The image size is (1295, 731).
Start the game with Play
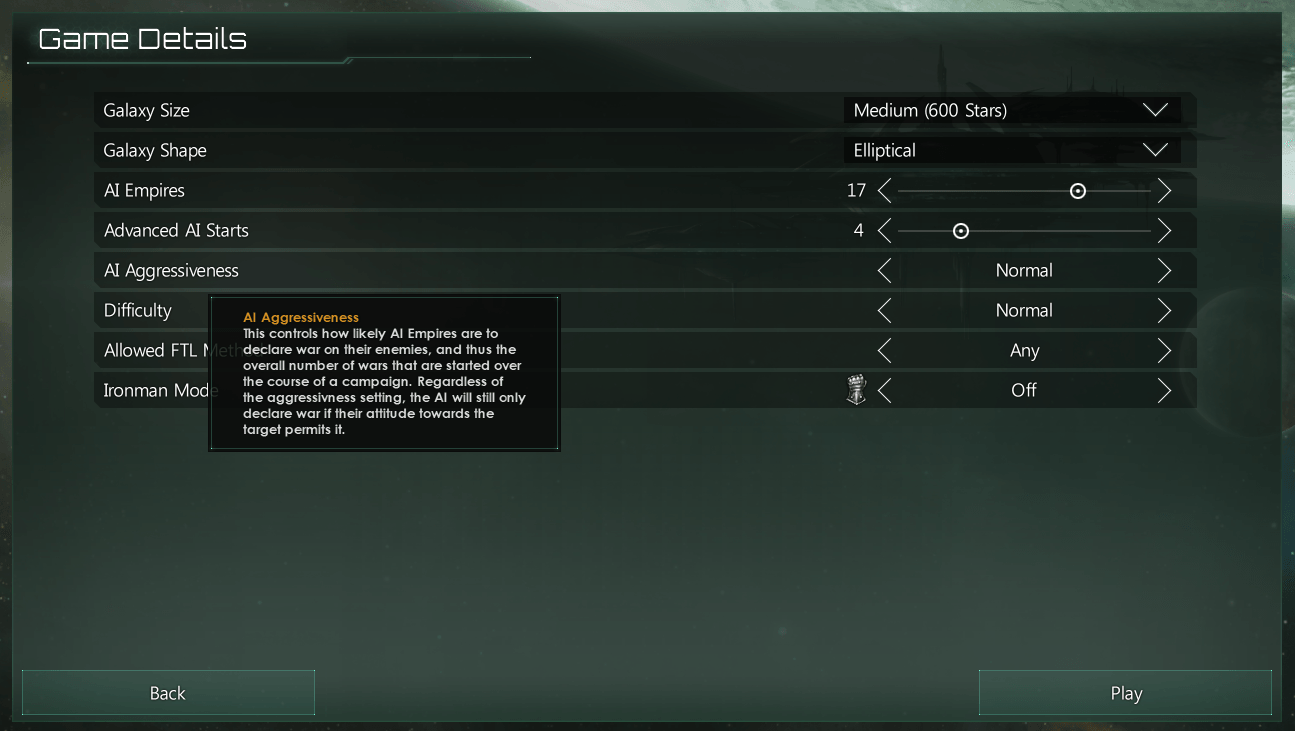[x=1125, y=693]
